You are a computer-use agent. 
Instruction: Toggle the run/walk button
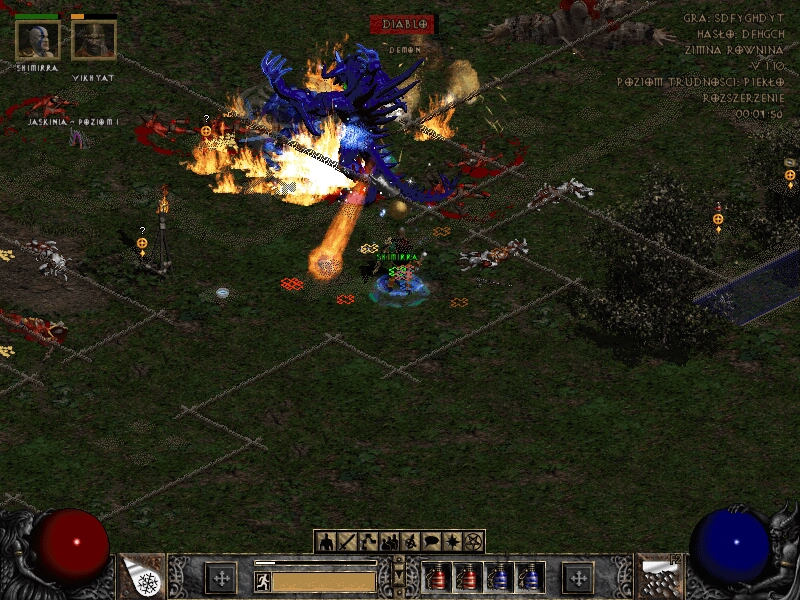click(x=262, y=580)
